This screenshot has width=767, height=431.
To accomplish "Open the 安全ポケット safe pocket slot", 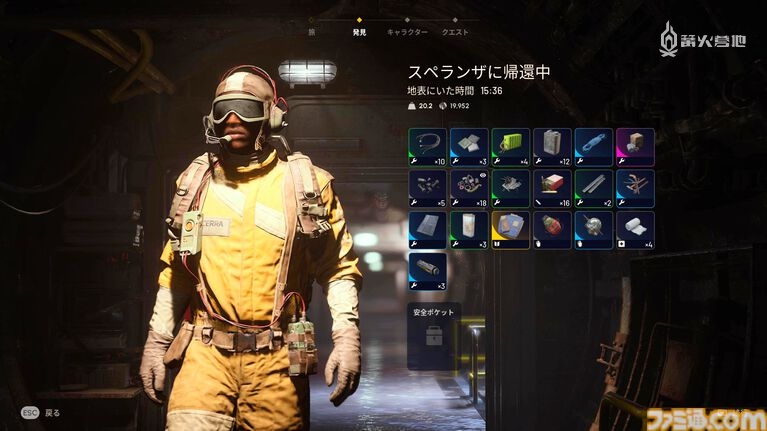I will click(x=434, y=337).
